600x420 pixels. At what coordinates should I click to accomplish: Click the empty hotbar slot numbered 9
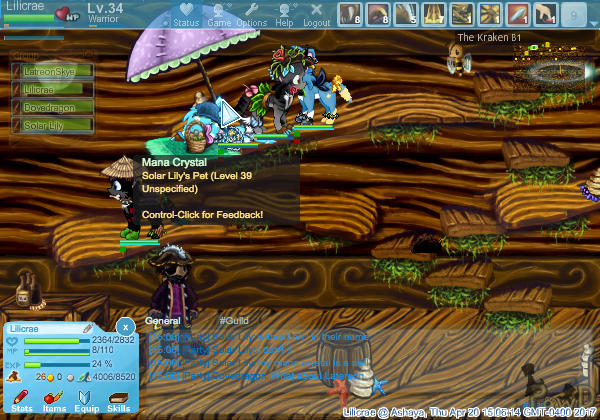tap(574, 14)
